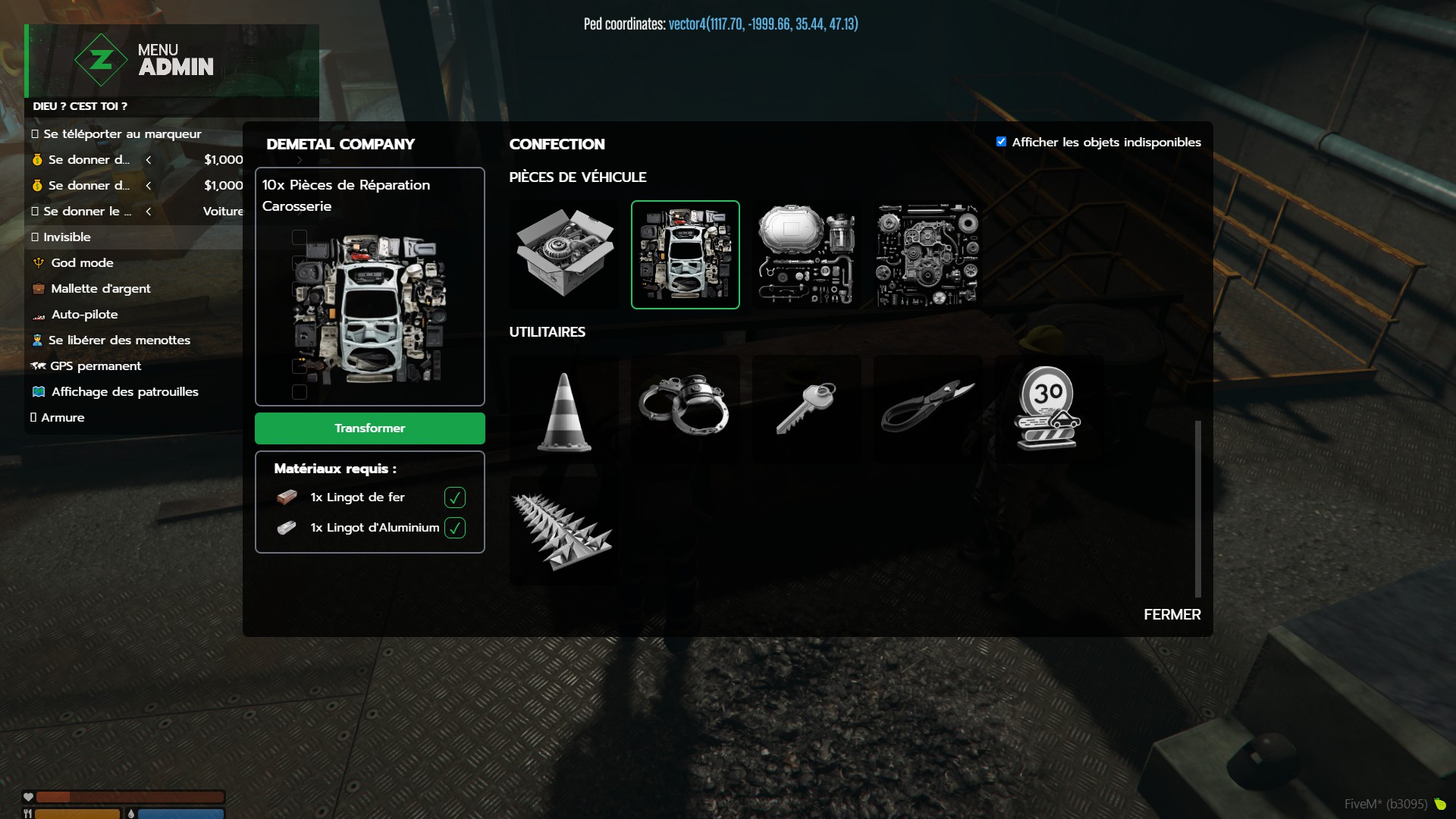Close the crafting window with FERMER

[1172, 614]
